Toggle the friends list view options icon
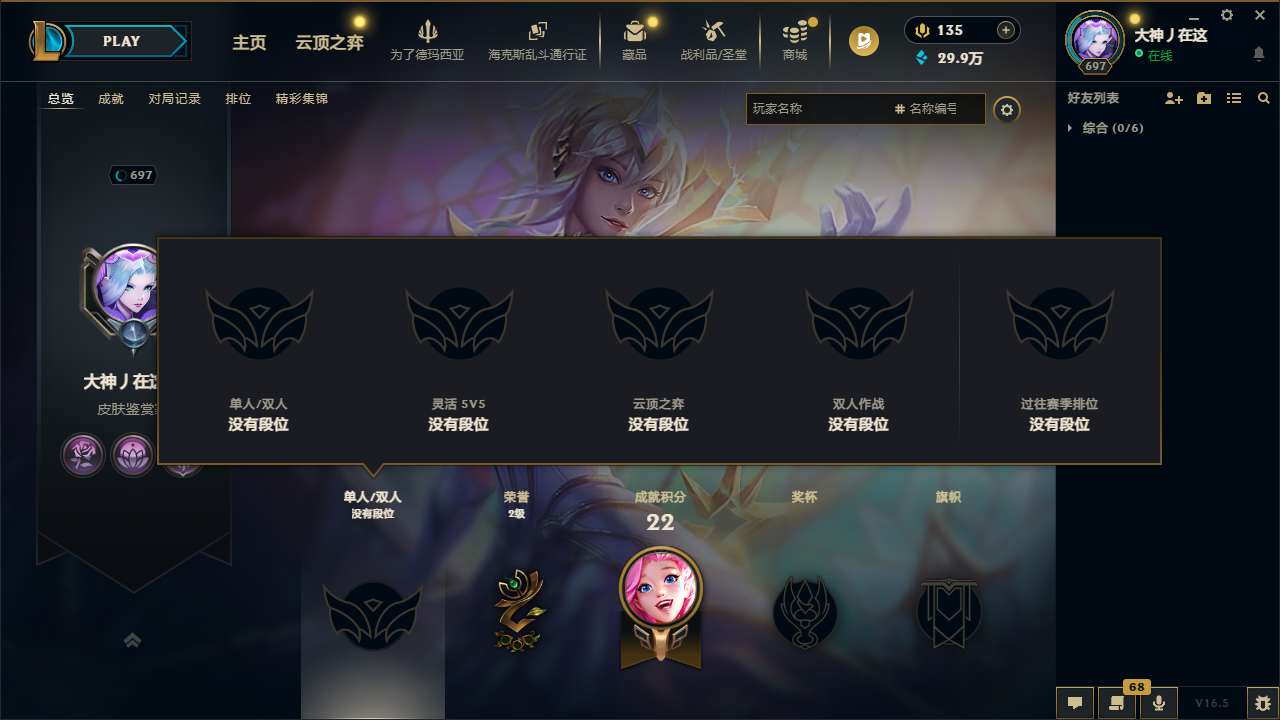The image size is (1280, 720). coord(1233,97)
